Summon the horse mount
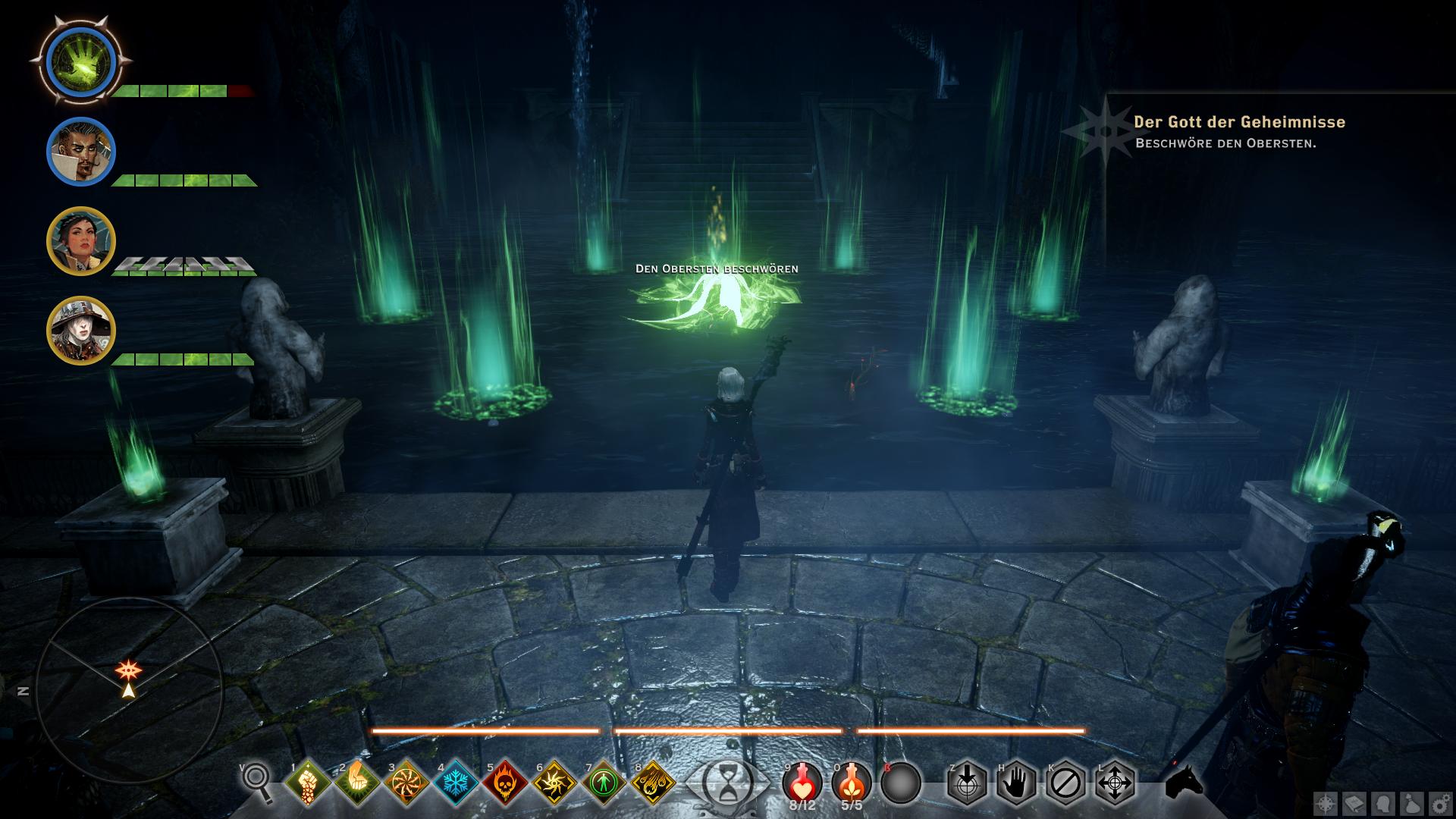Screen dimensions: 1456x819 tap(1185, 781)
